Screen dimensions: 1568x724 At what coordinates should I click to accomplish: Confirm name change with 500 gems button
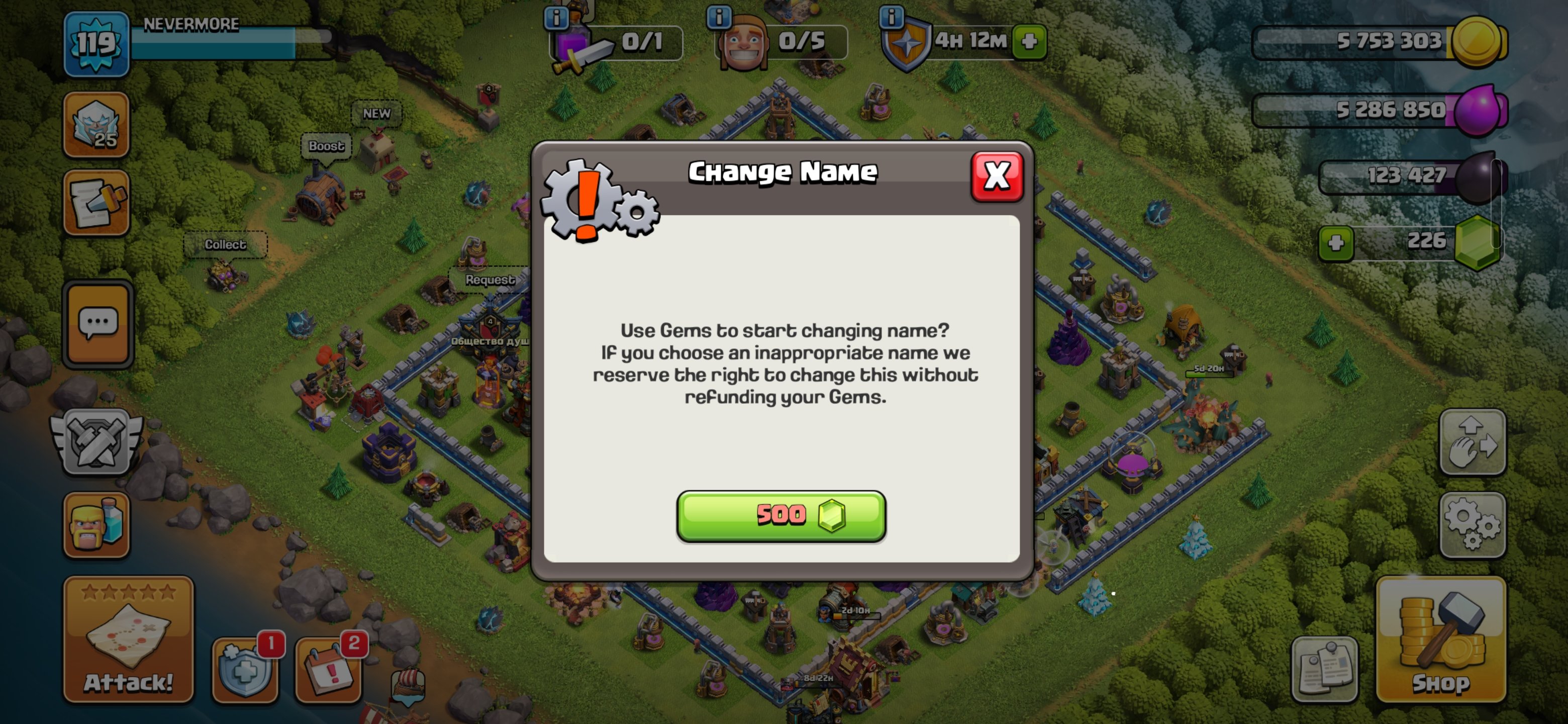point(781,515)
